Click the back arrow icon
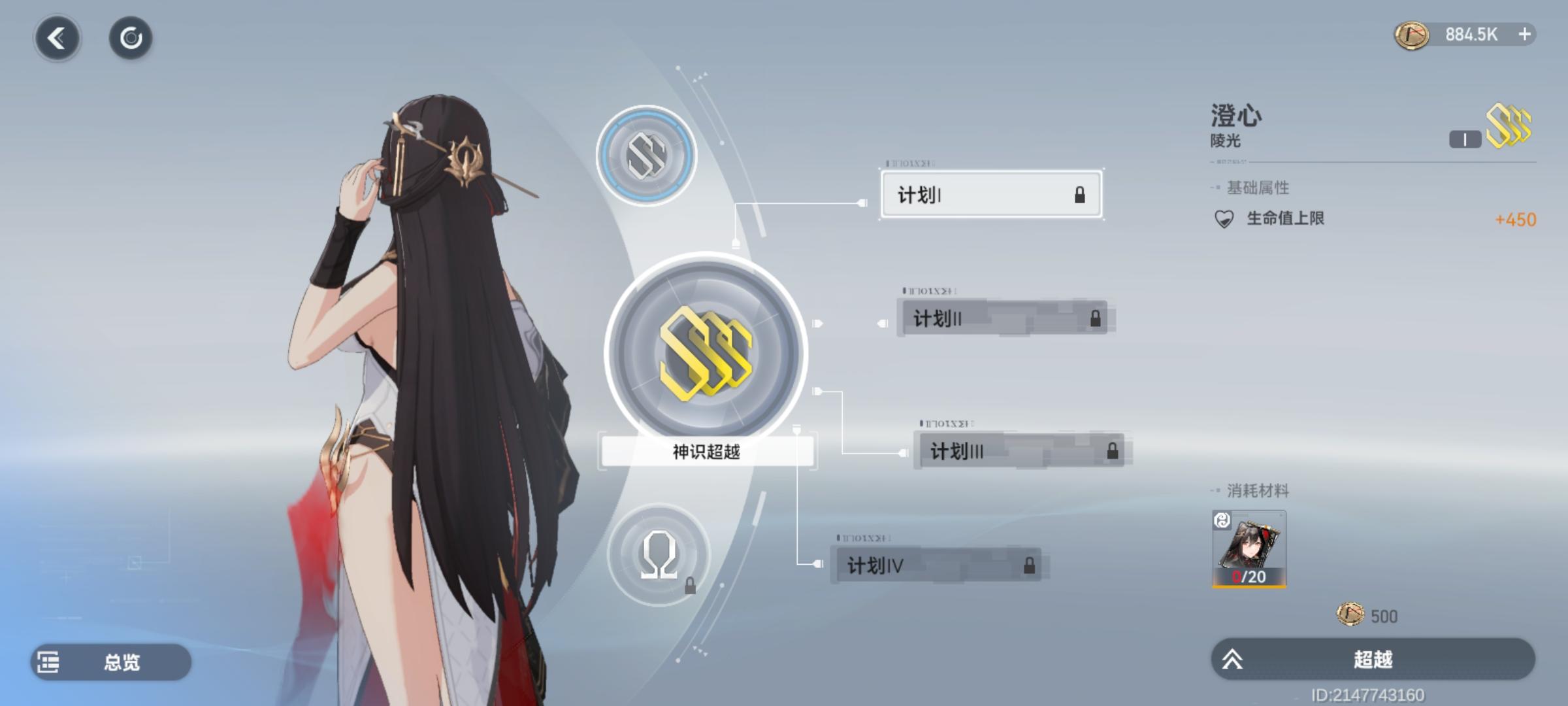The image size is (1568, 706). coord(57,37)
